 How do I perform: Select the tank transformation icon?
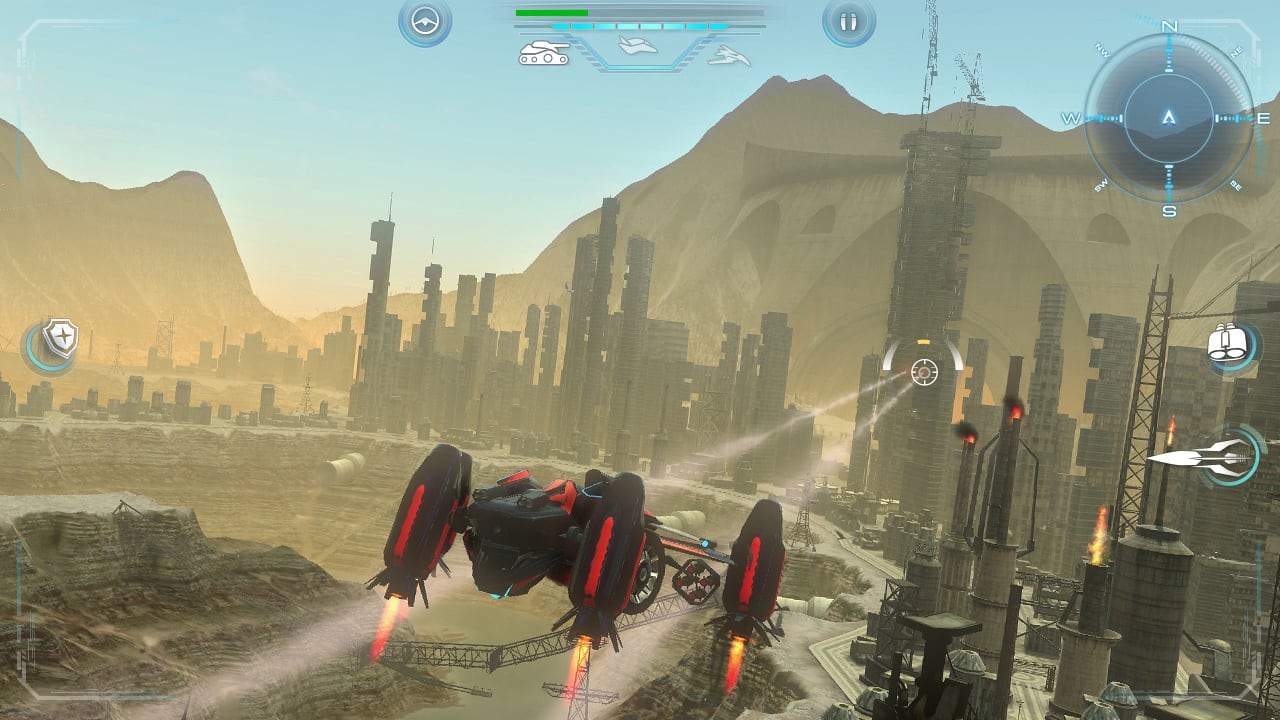544,53
